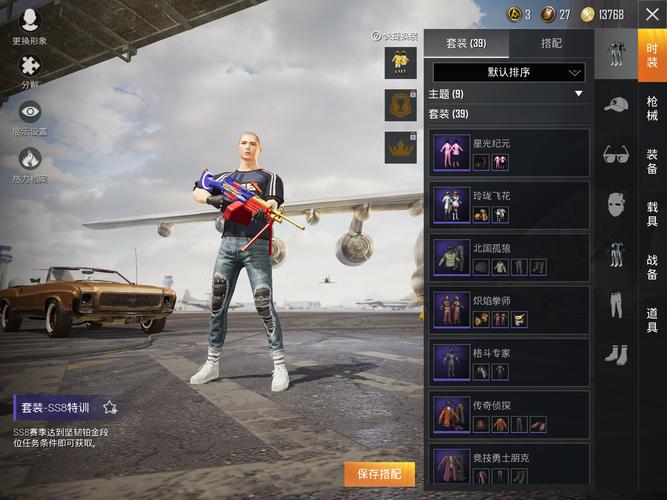Switch to the 装备 gear category
667x500 pixels.
(x=652, y=161)
